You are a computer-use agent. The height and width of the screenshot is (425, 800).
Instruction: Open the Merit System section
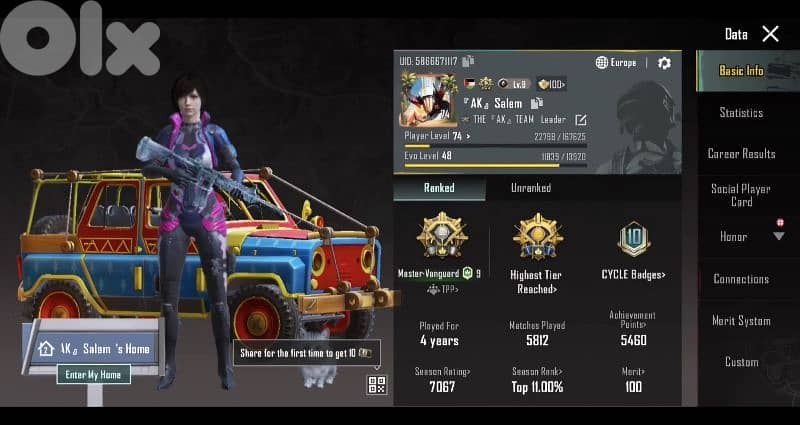click(x=741, y=321)
